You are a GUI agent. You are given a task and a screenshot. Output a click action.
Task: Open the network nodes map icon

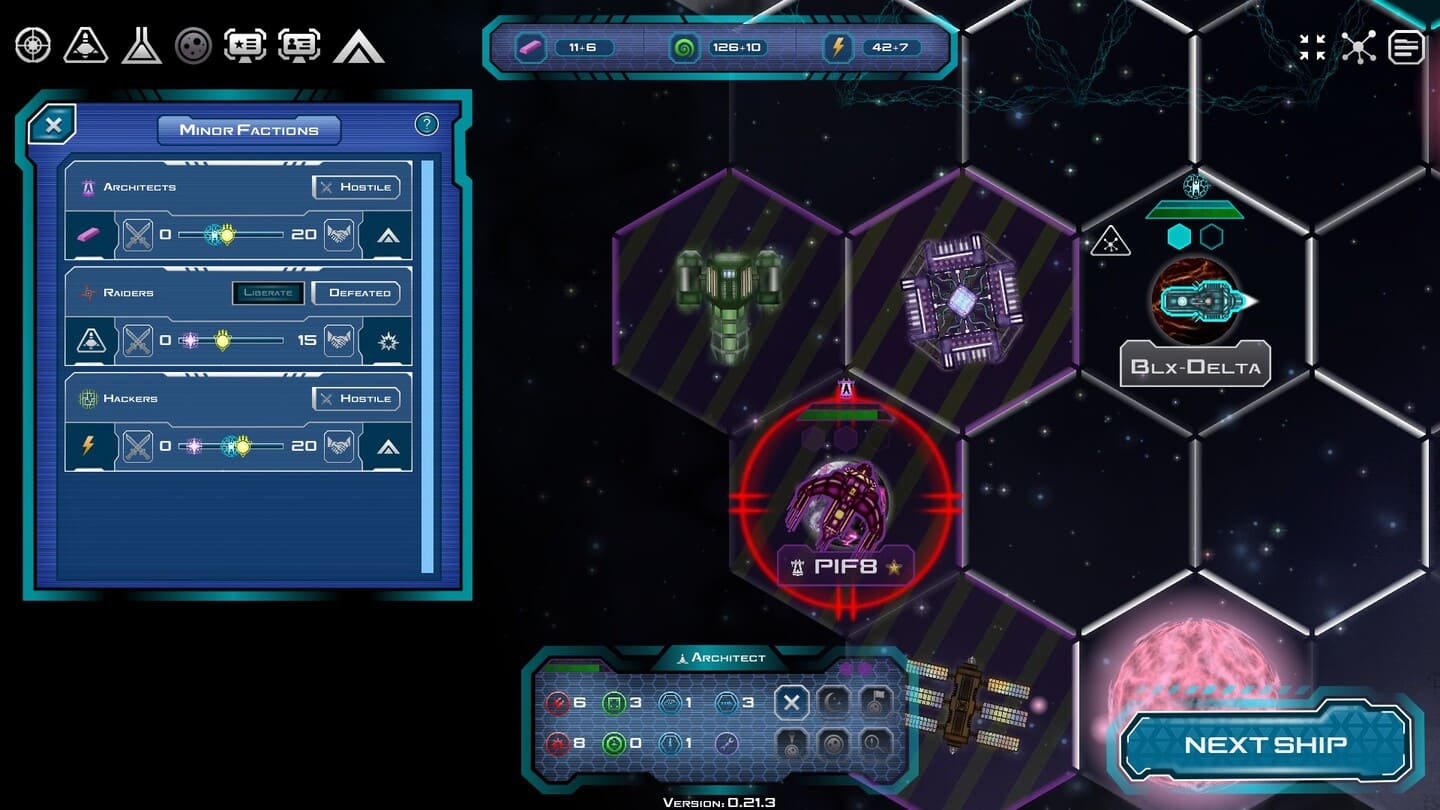point(1358,47)
